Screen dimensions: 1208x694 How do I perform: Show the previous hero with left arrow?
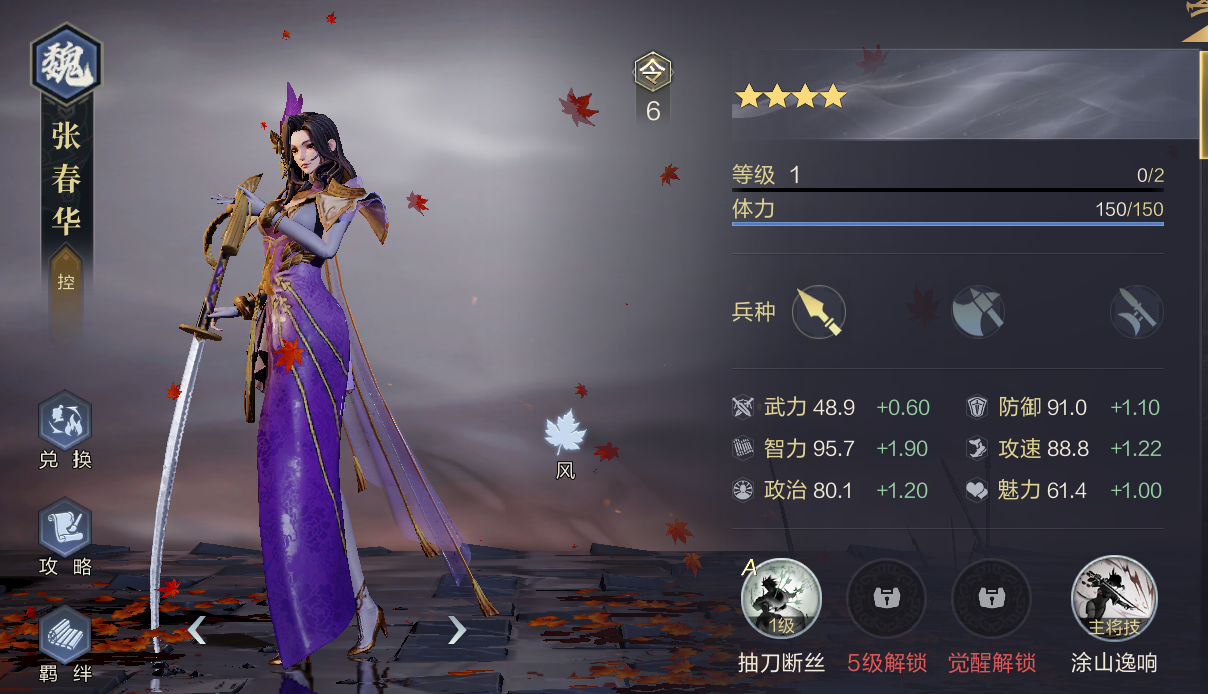(x=197, y=629)
